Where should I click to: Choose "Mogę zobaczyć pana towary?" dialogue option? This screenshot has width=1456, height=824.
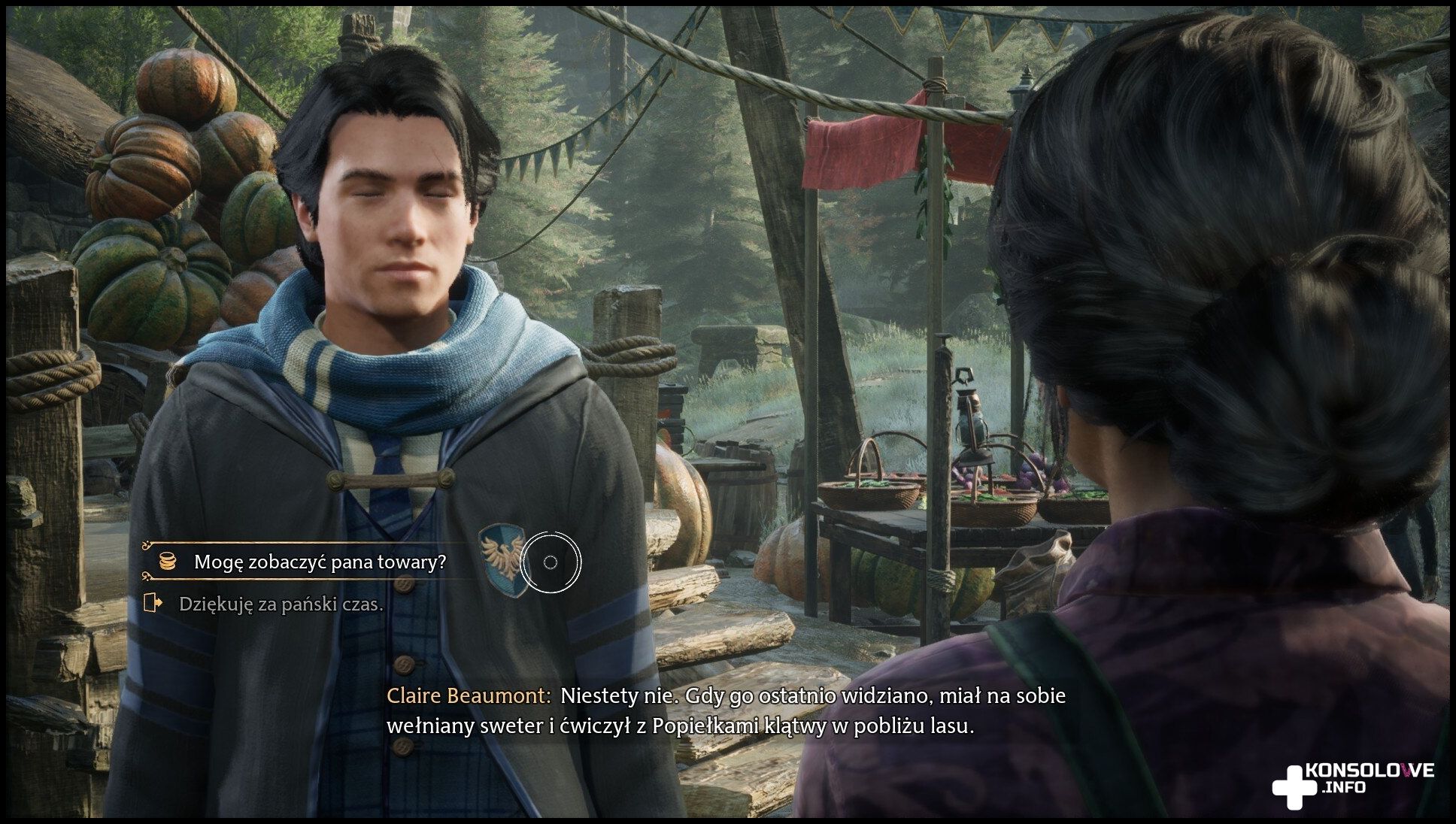pos(320,562)
